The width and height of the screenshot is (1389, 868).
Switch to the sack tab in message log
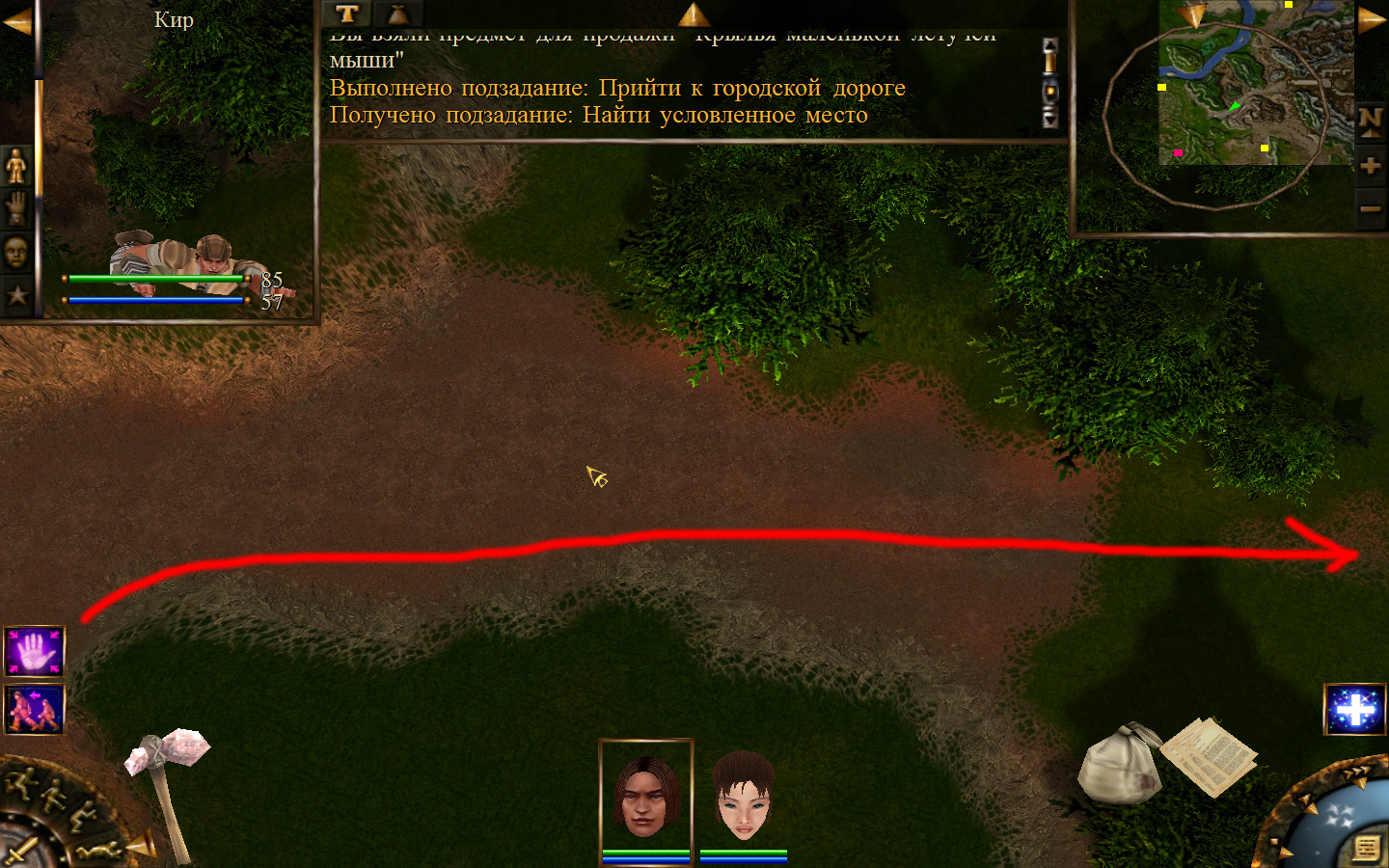397,14
